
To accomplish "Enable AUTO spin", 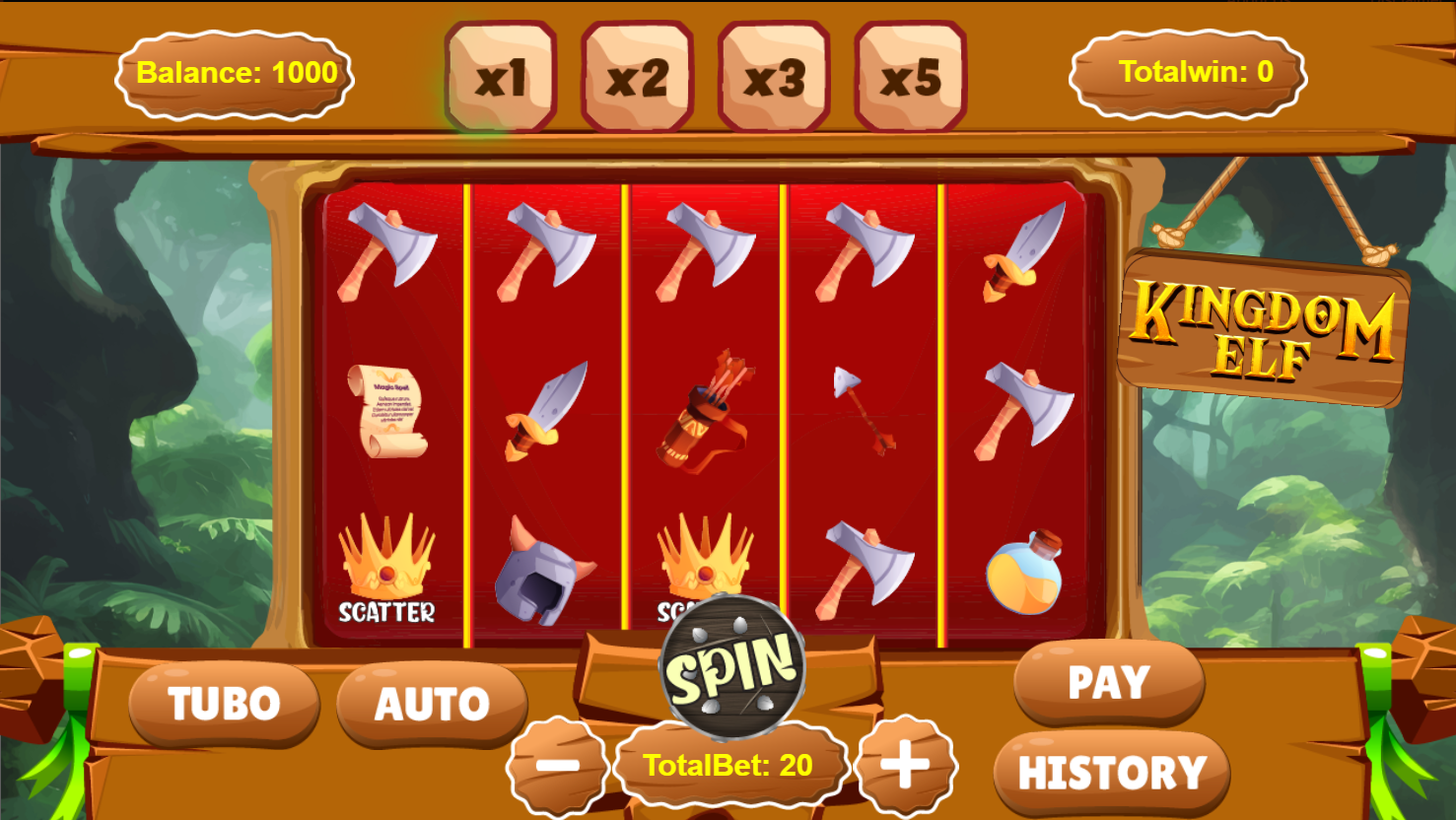I will (x=432, y=704).
